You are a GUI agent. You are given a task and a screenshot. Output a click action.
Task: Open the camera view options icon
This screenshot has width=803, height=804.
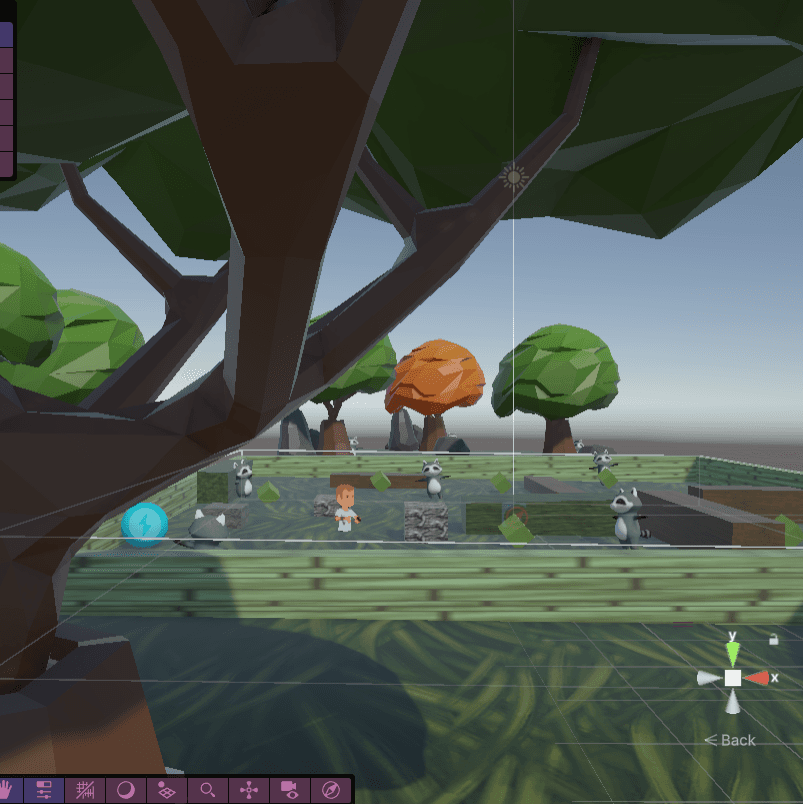coord(290,789)
